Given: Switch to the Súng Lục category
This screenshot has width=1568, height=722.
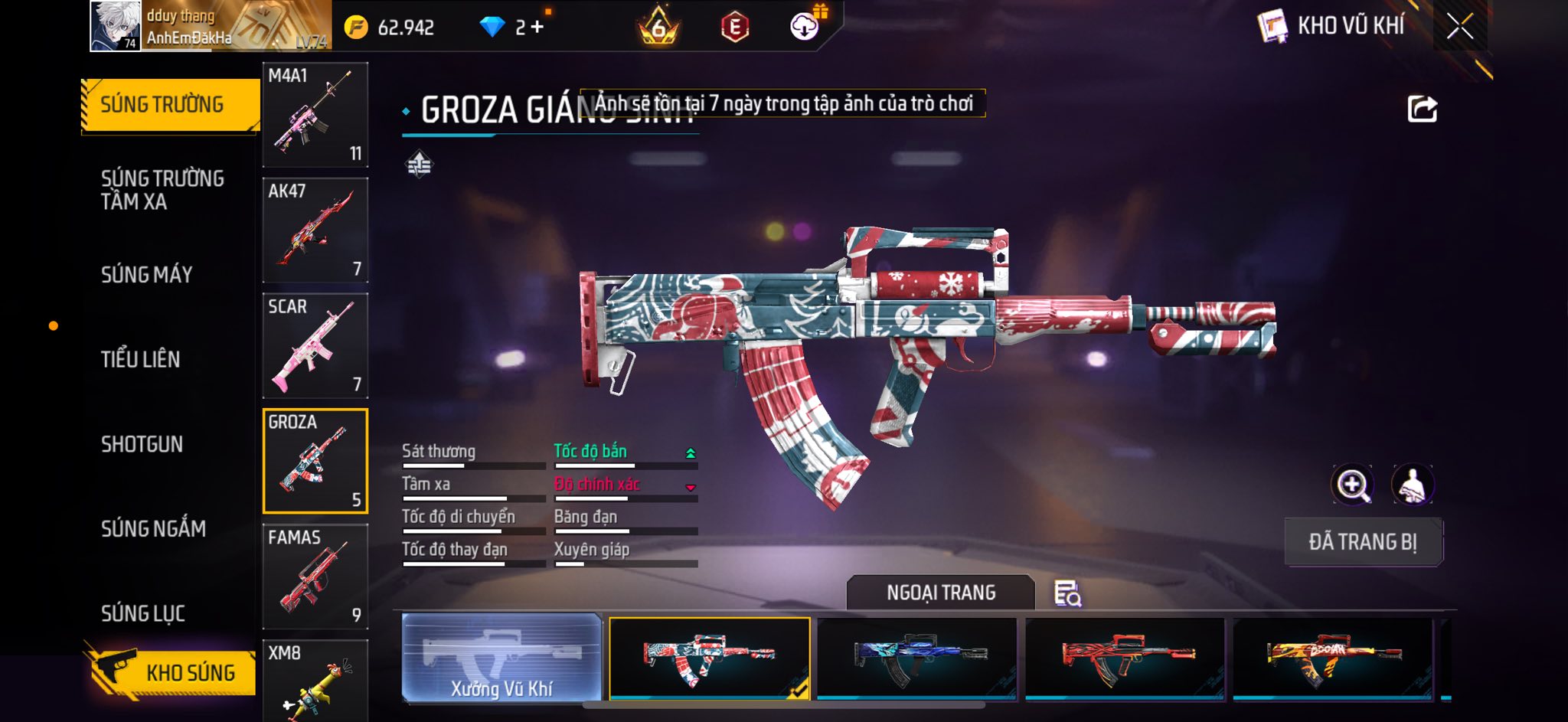Looking at the screenshot, I should point(143,613).
